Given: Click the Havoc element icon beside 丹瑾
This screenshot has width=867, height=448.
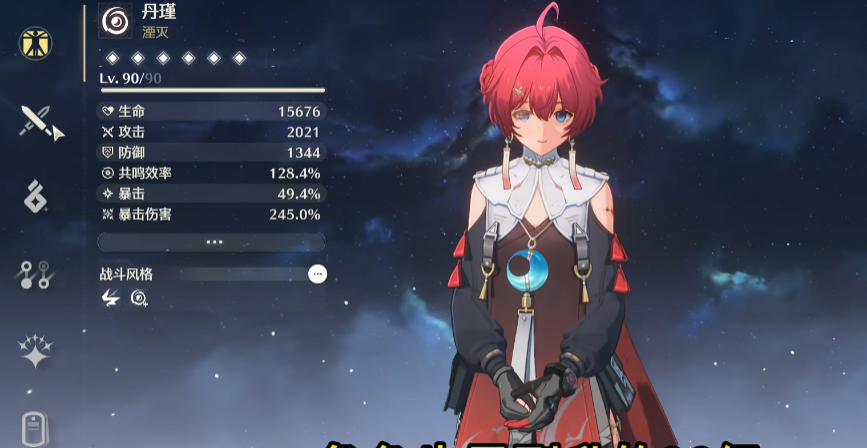Looking at the screenshot, I should click(x=115, y=20).
